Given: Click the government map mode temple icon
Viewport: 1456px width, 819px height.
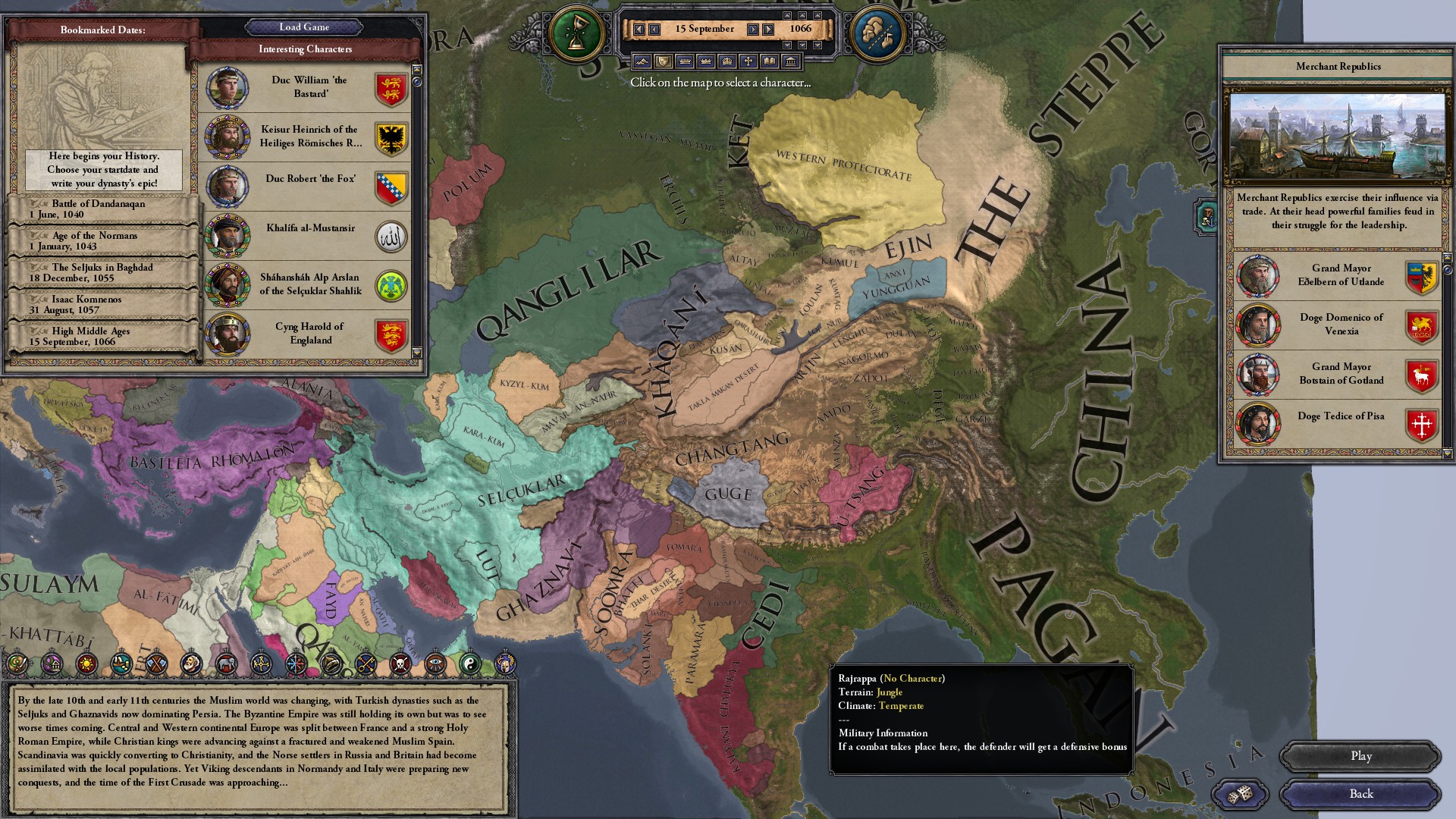Looking at the screenshot, I should click(791, 62).
